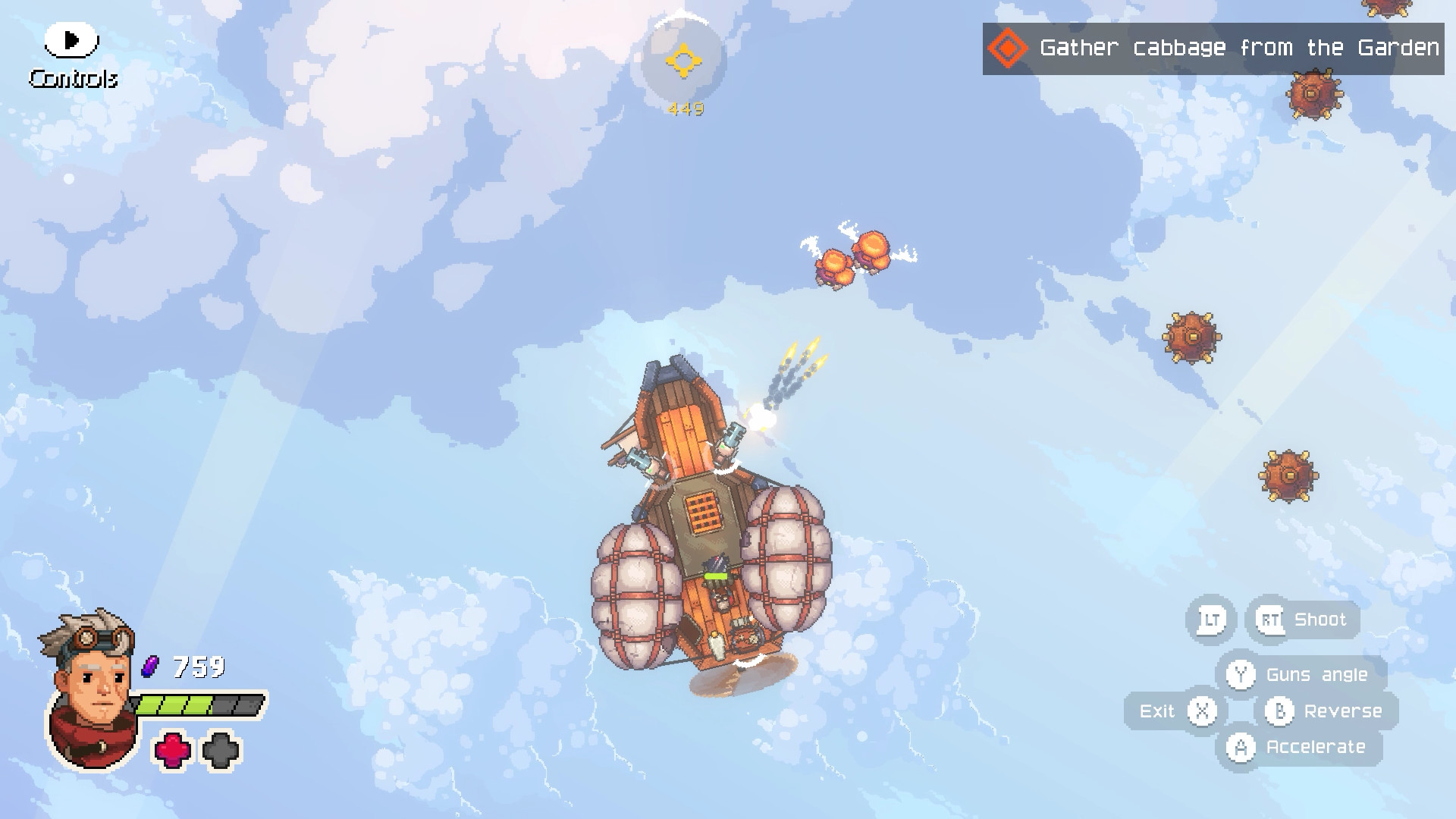Open the quest banner about gathering cabbage
The image size is (1456, 819).
point(1213,48)
